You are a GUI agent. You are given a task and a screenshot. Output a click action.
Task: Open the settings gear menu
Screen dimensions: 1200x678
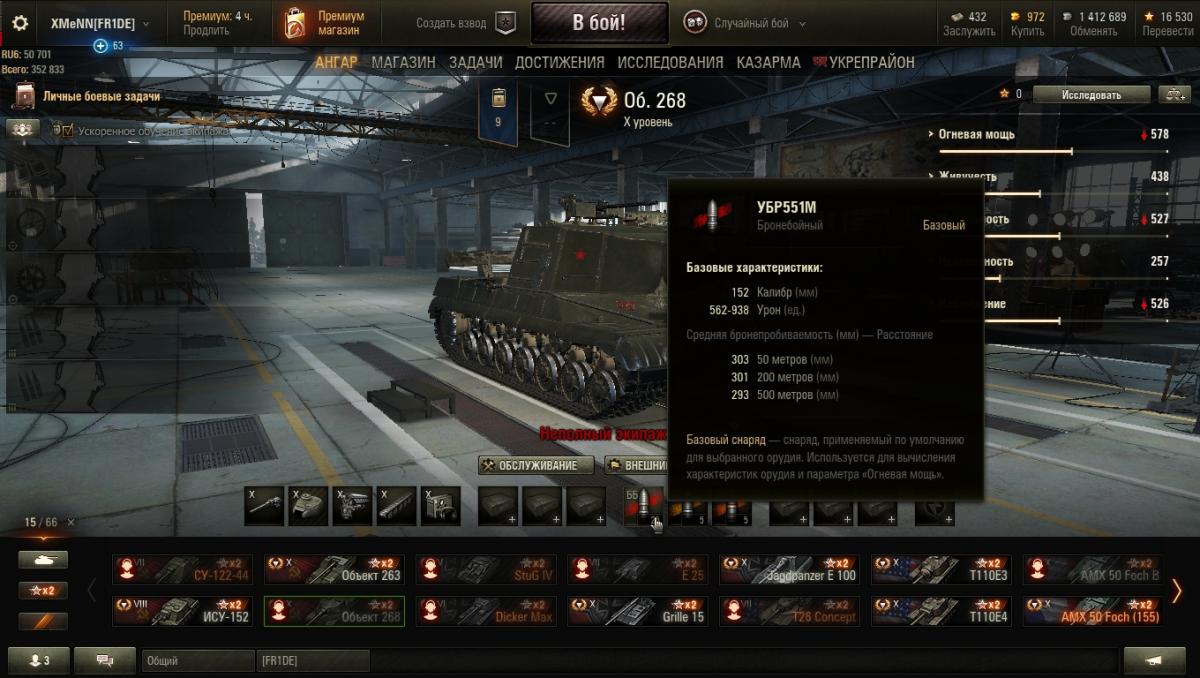click(20, 23)
